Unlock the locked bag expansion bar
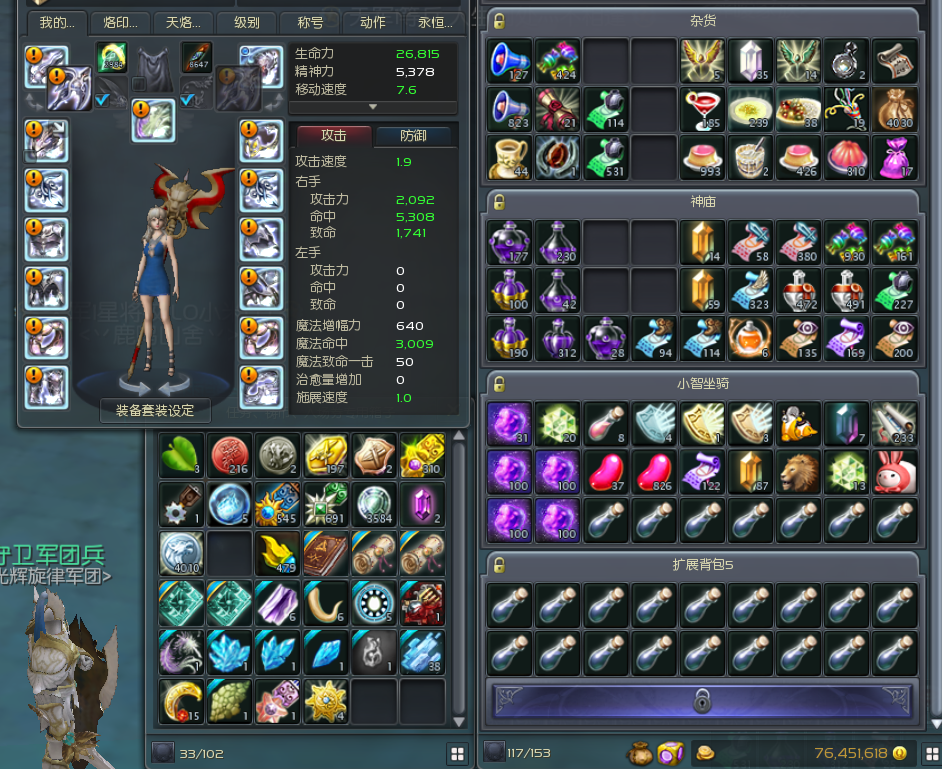This screenshot has width=942, height=769. pos(703,700)
